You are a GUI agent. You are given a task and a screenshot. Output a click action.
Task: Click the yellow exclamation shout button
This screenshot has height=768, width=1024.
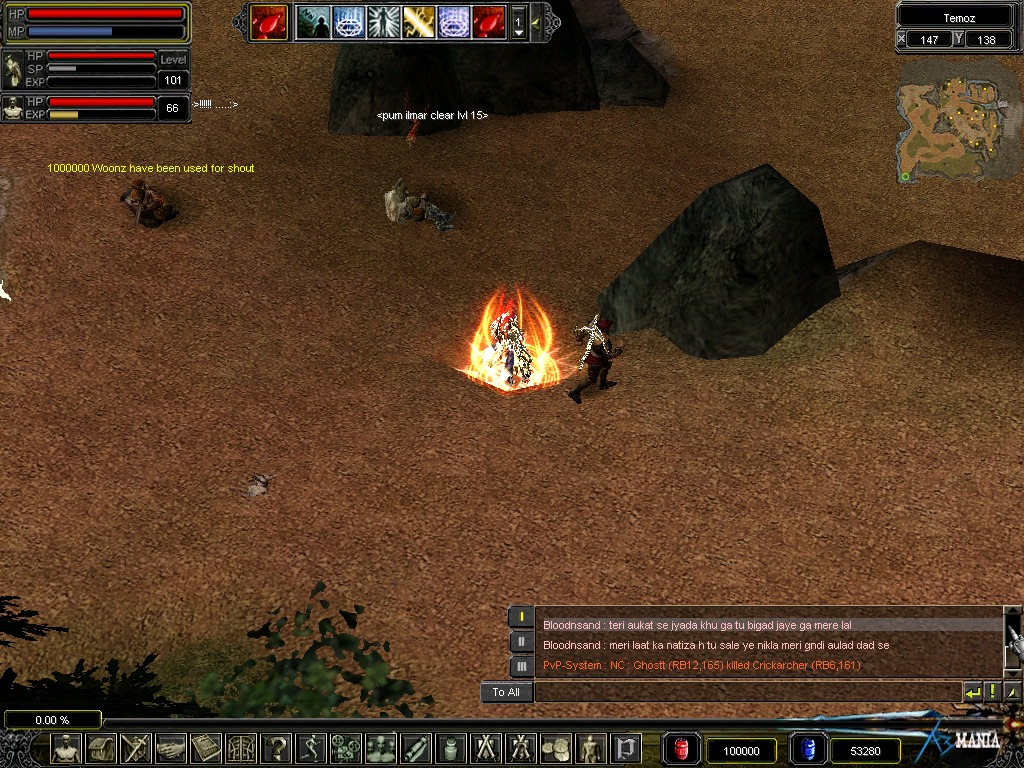(x=992, y=692)
